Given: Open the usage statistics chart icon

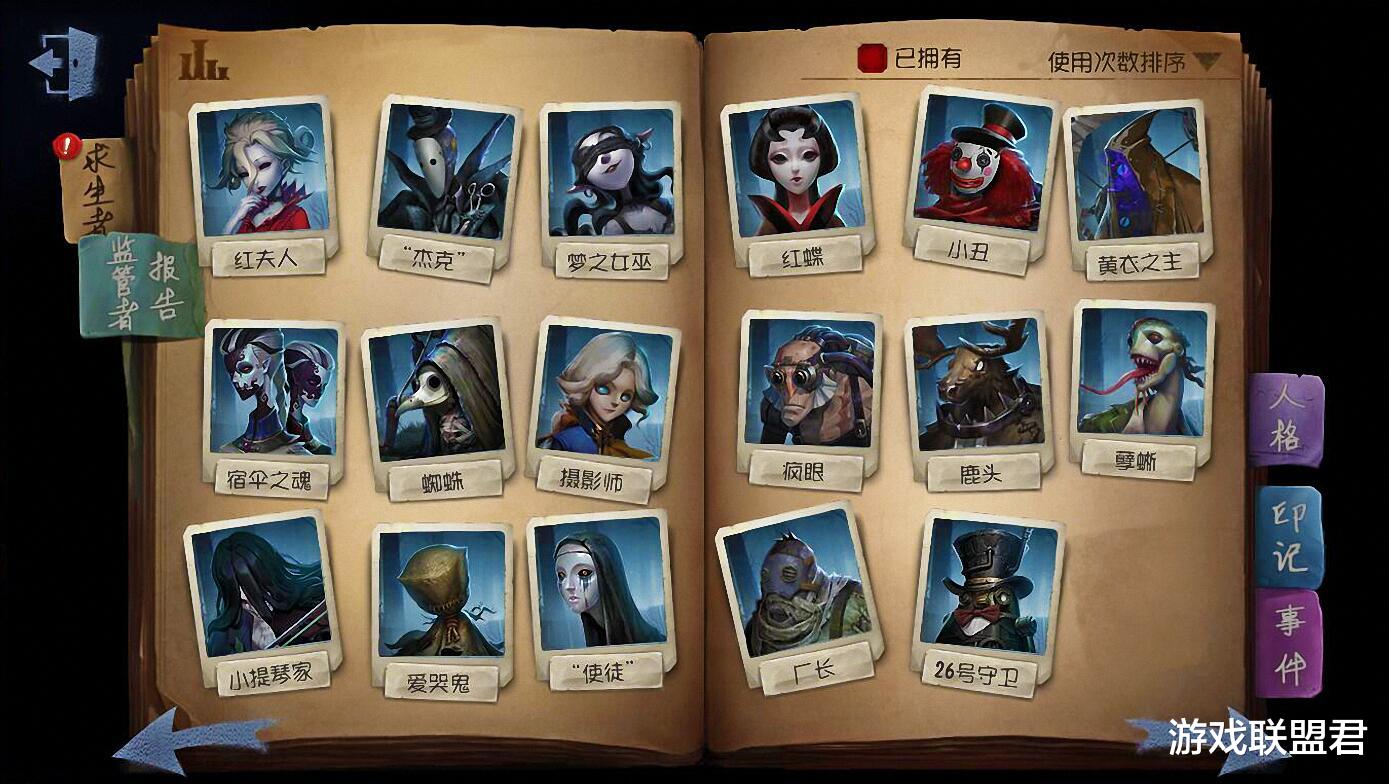Looking at the screenshot, I should point(203,57).
